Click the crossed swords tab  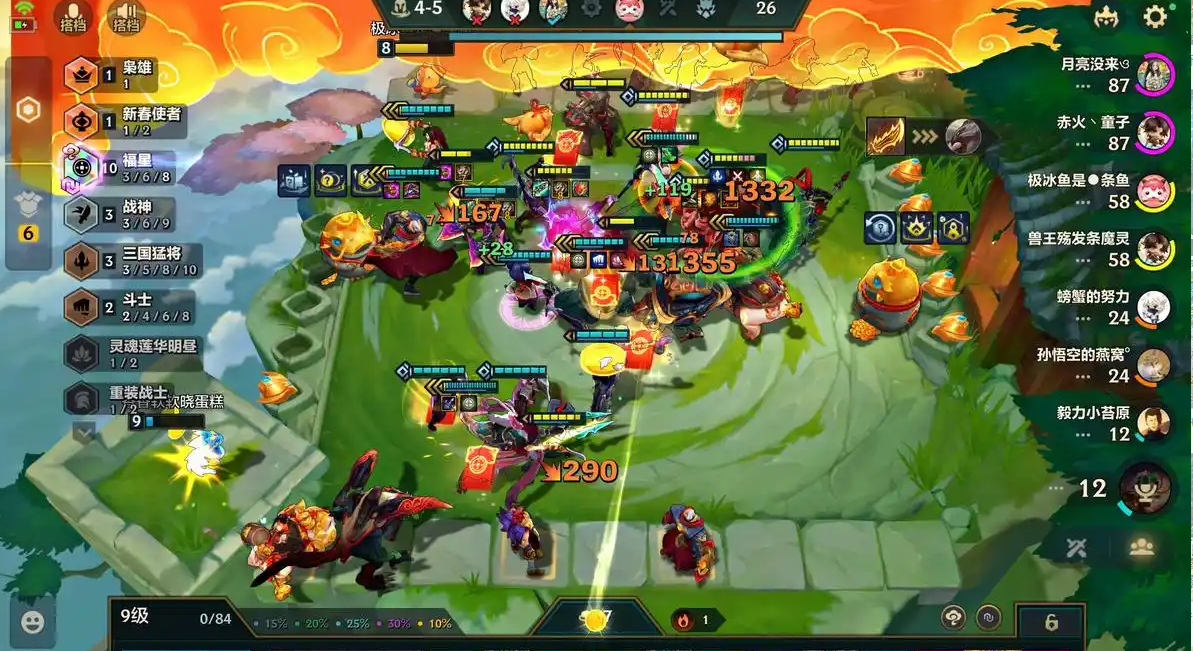tap(1076, 547)
